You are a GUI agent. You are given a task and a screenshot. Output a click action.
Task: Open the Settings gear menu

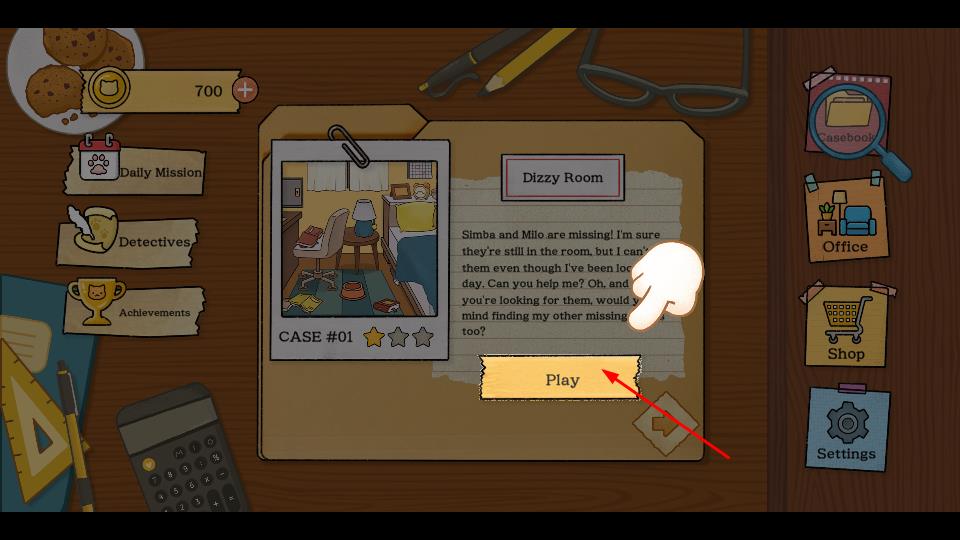tap(846, 430)
